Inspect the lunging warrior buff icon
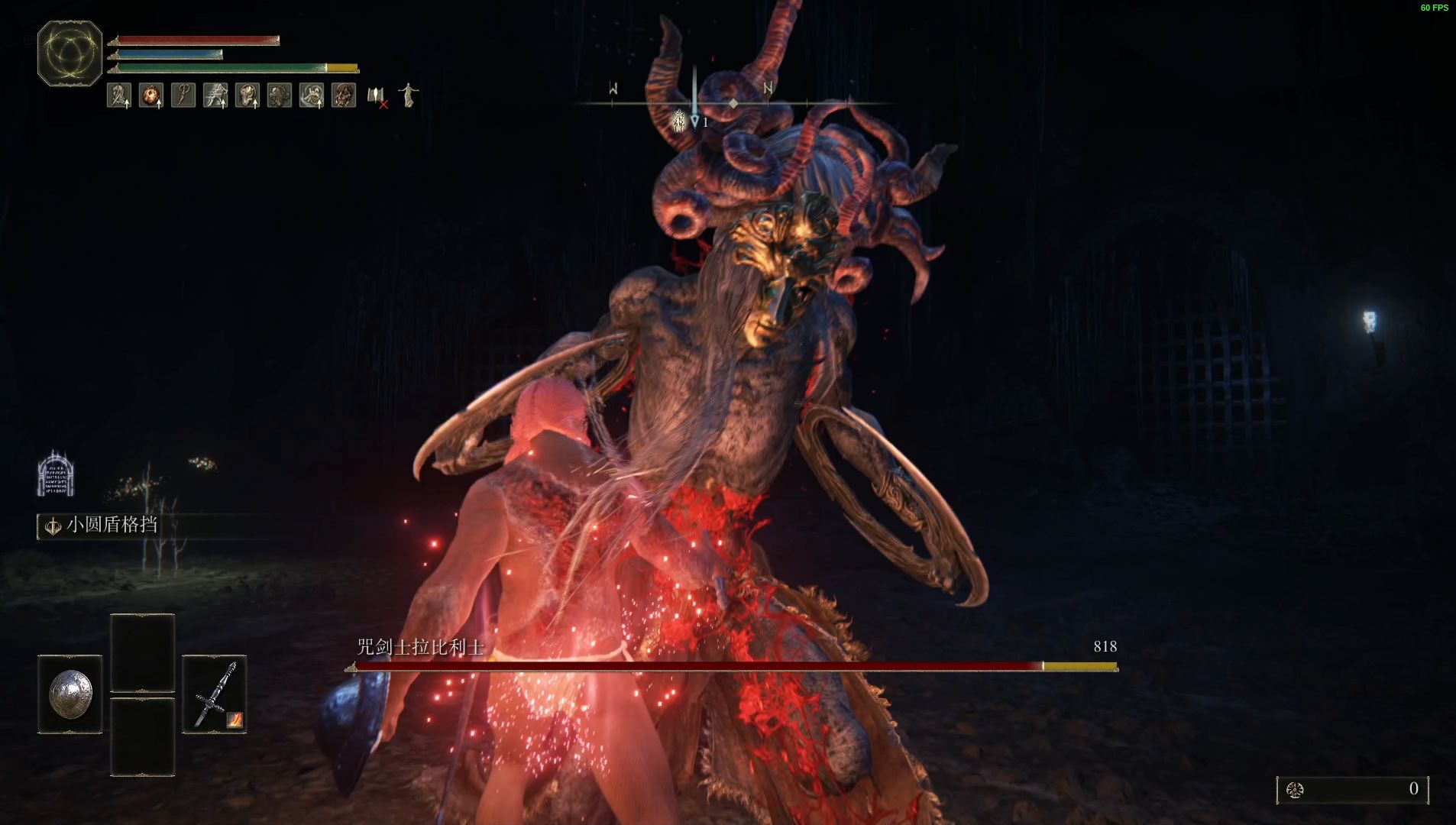Viewport: 1456px width, 825px height. 215,95
